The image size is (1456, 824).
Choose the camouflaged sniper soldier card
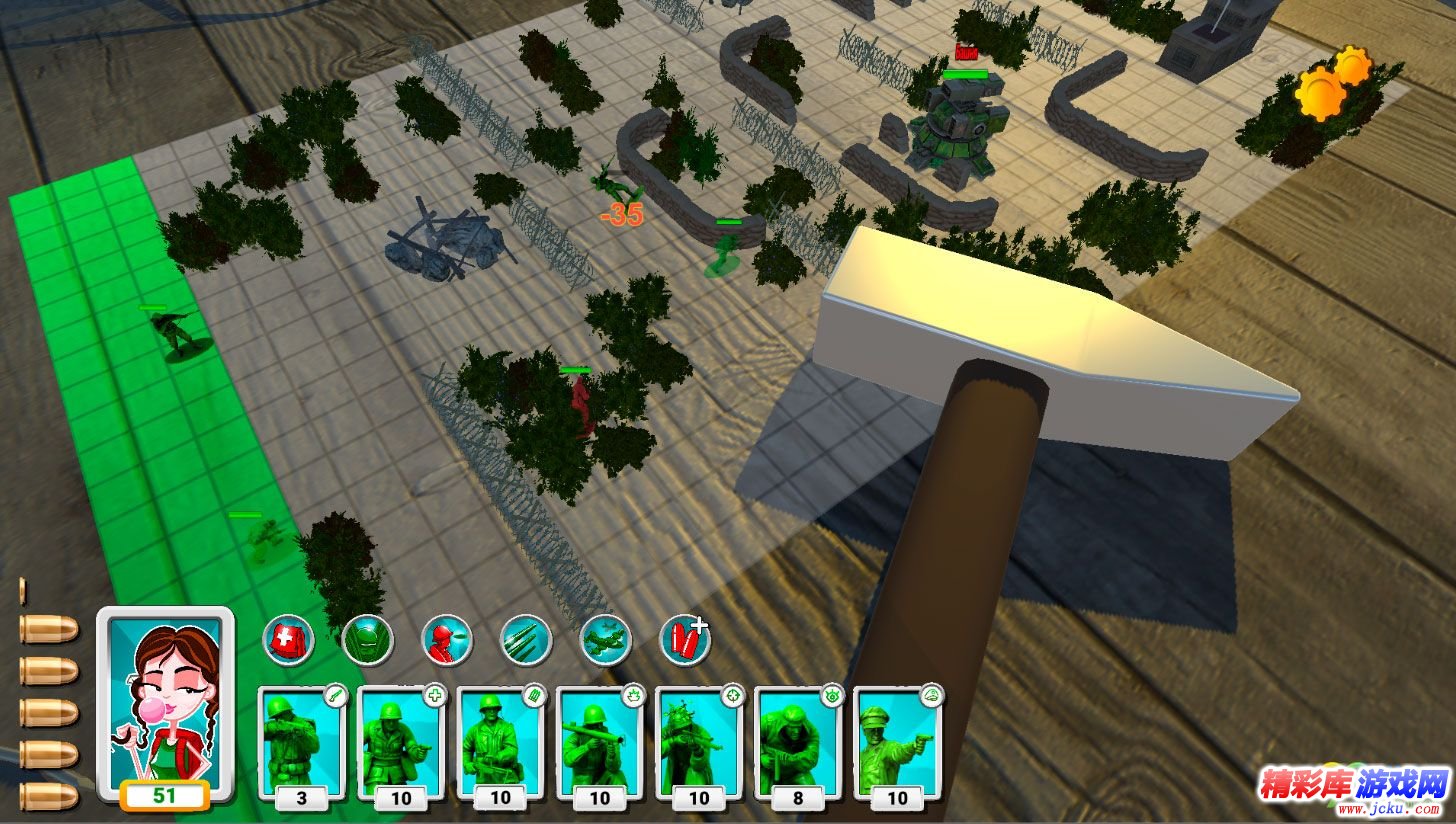click(x=698, y=741)
